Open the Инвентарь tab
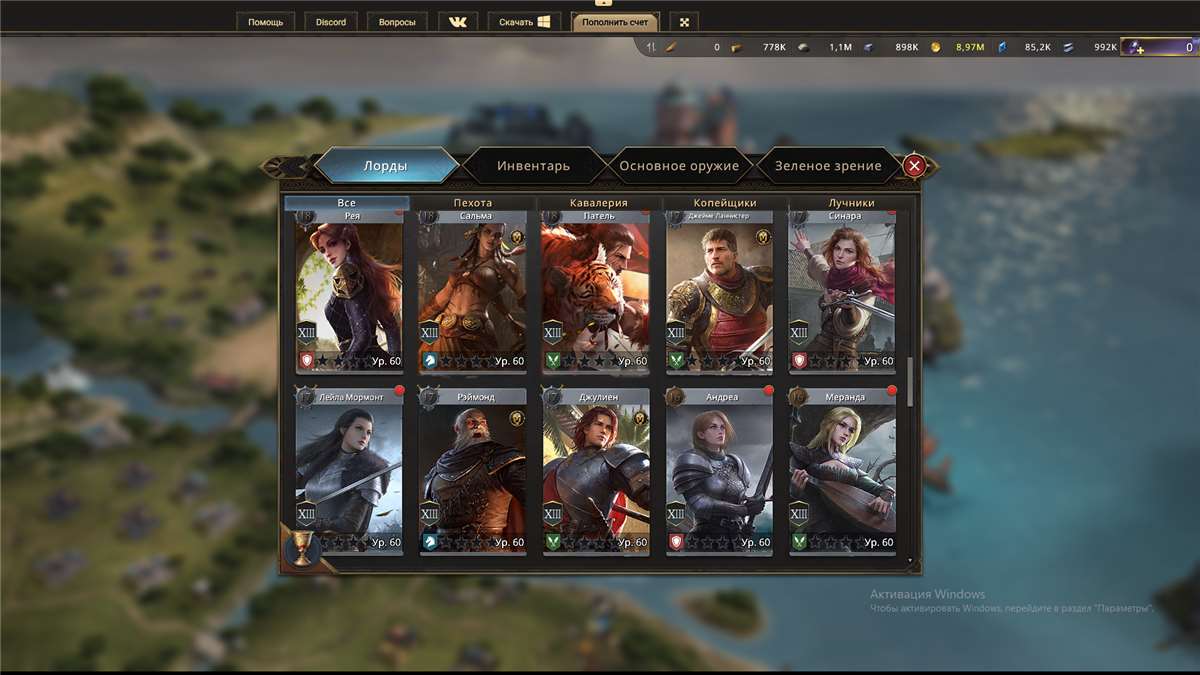 [x=533, y=166]
